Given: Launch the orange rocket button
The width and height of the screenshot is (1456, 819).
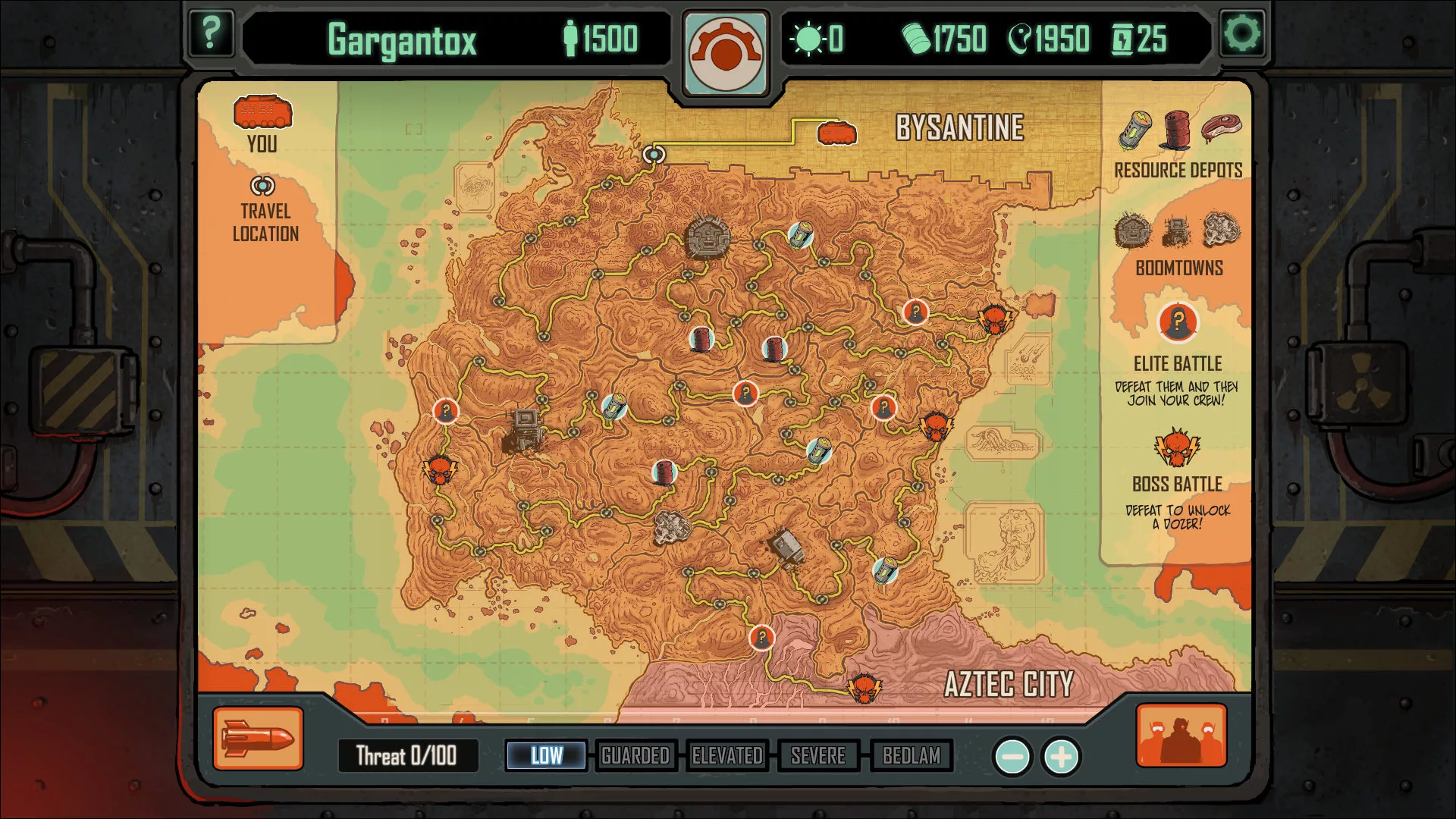Looking at the screenshot, I should [258, 739].
